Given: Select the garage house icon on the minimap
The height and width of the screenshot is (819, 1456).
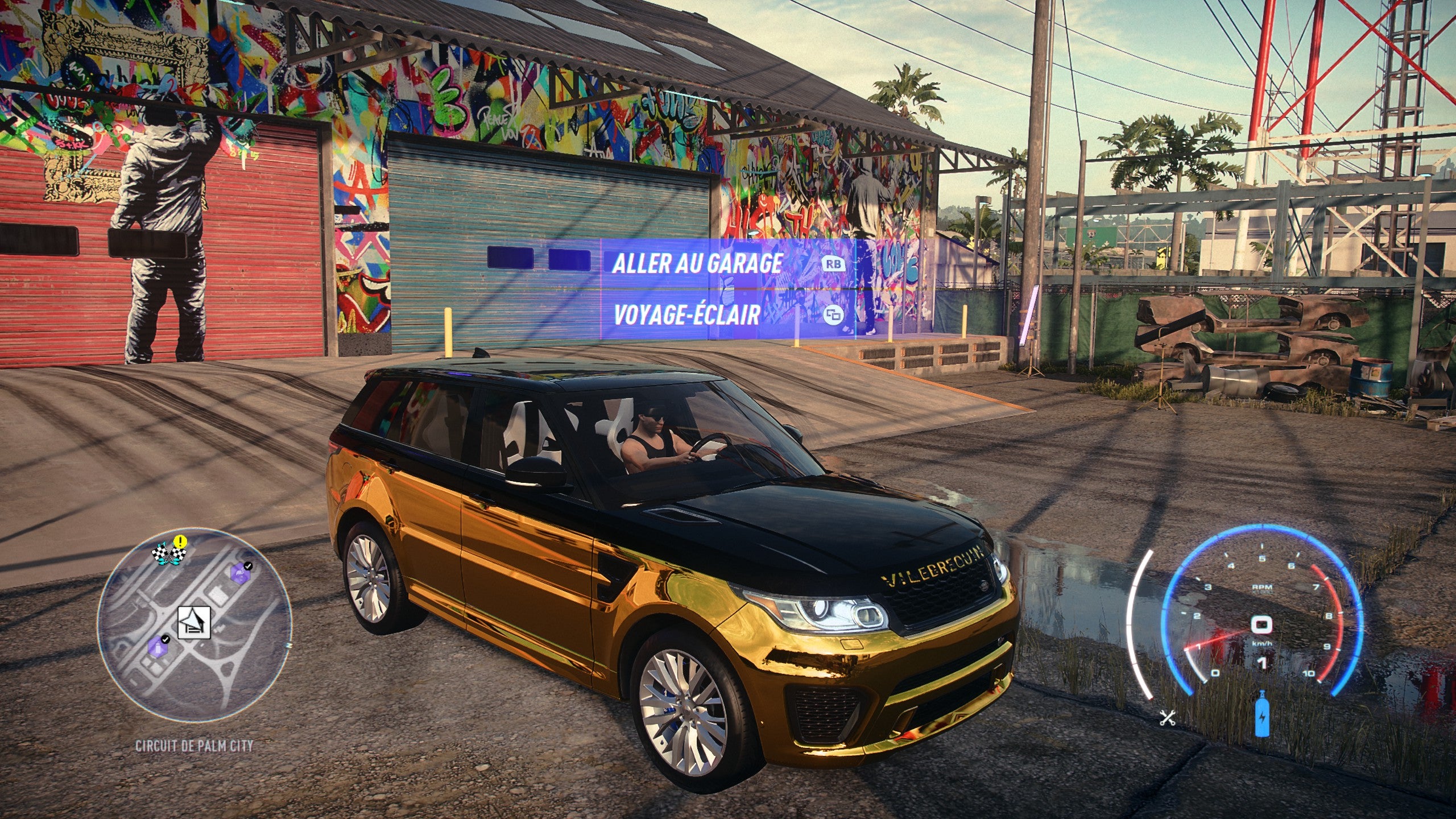Looking at the screenshot, I should coord(194,622).
